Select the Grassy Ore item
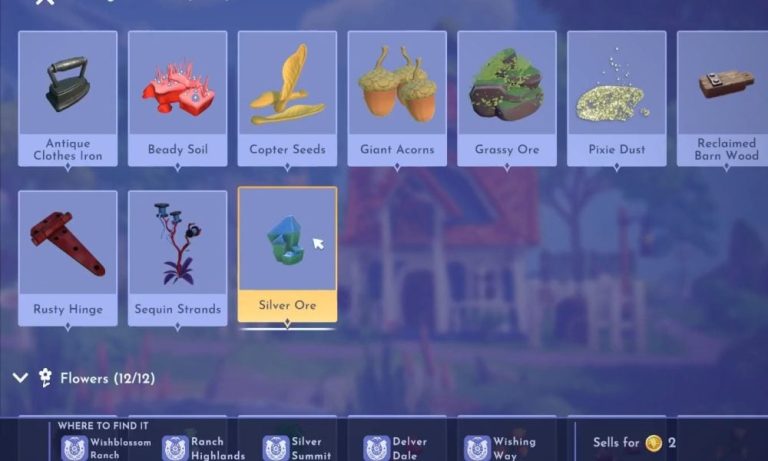This screenshot has height=461, width=768. pyautogui.click(x=507, y=97)
